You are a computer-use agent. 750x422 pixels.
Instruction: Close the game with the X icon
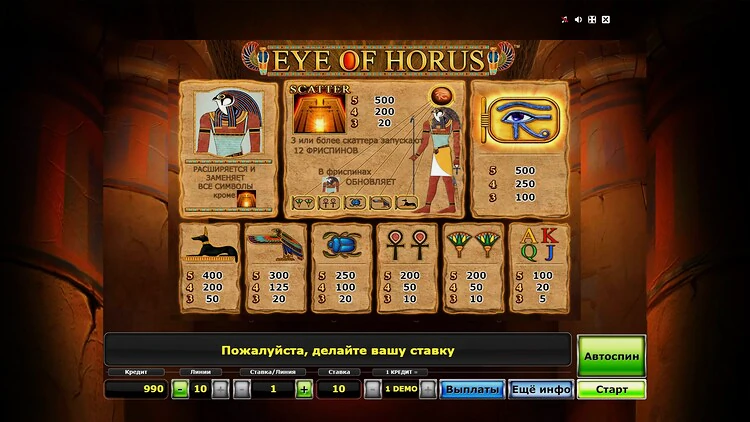pyautogui.click(x=605, y=19)
